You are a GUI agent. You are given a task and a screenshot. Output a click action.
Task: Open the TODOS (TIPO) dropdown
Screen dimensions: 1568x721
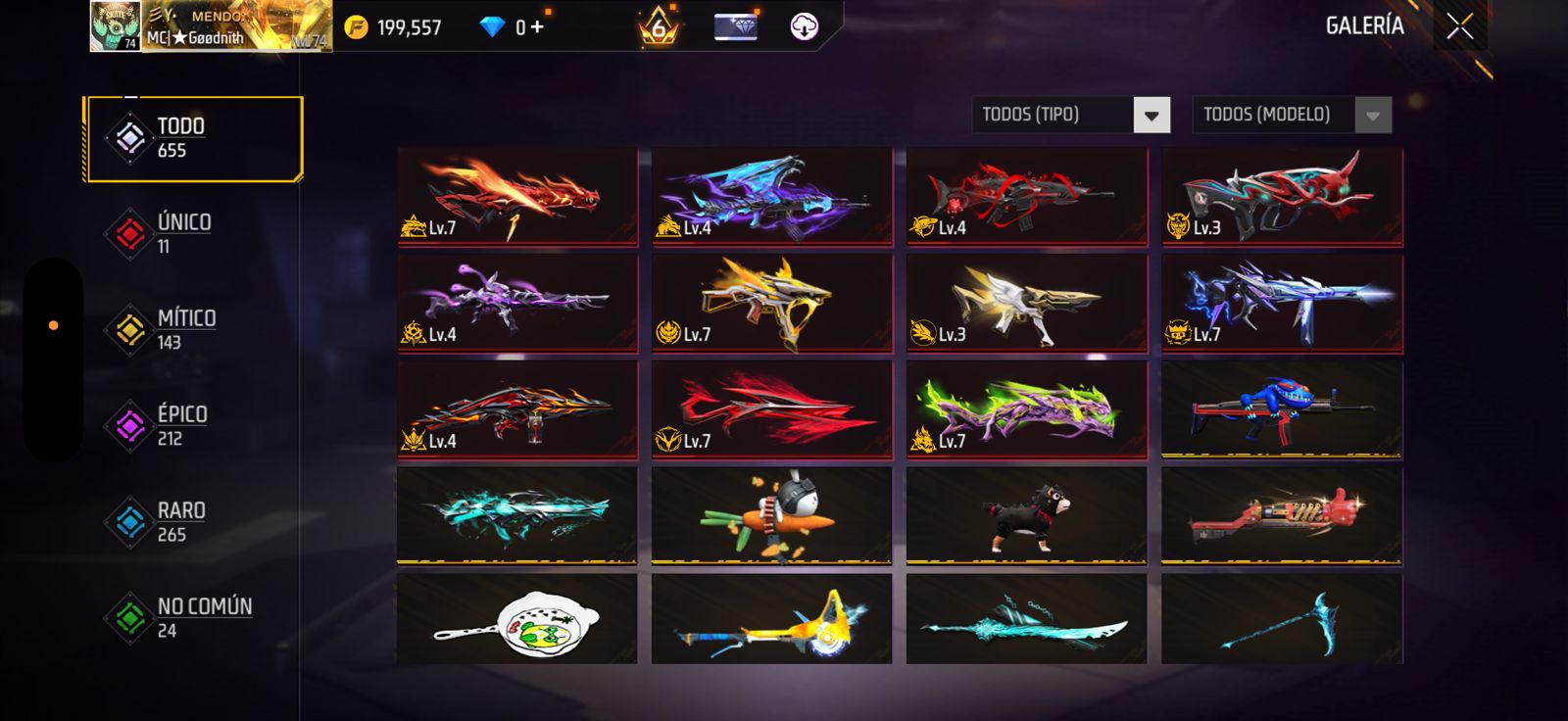click(x=1071, y=115)
